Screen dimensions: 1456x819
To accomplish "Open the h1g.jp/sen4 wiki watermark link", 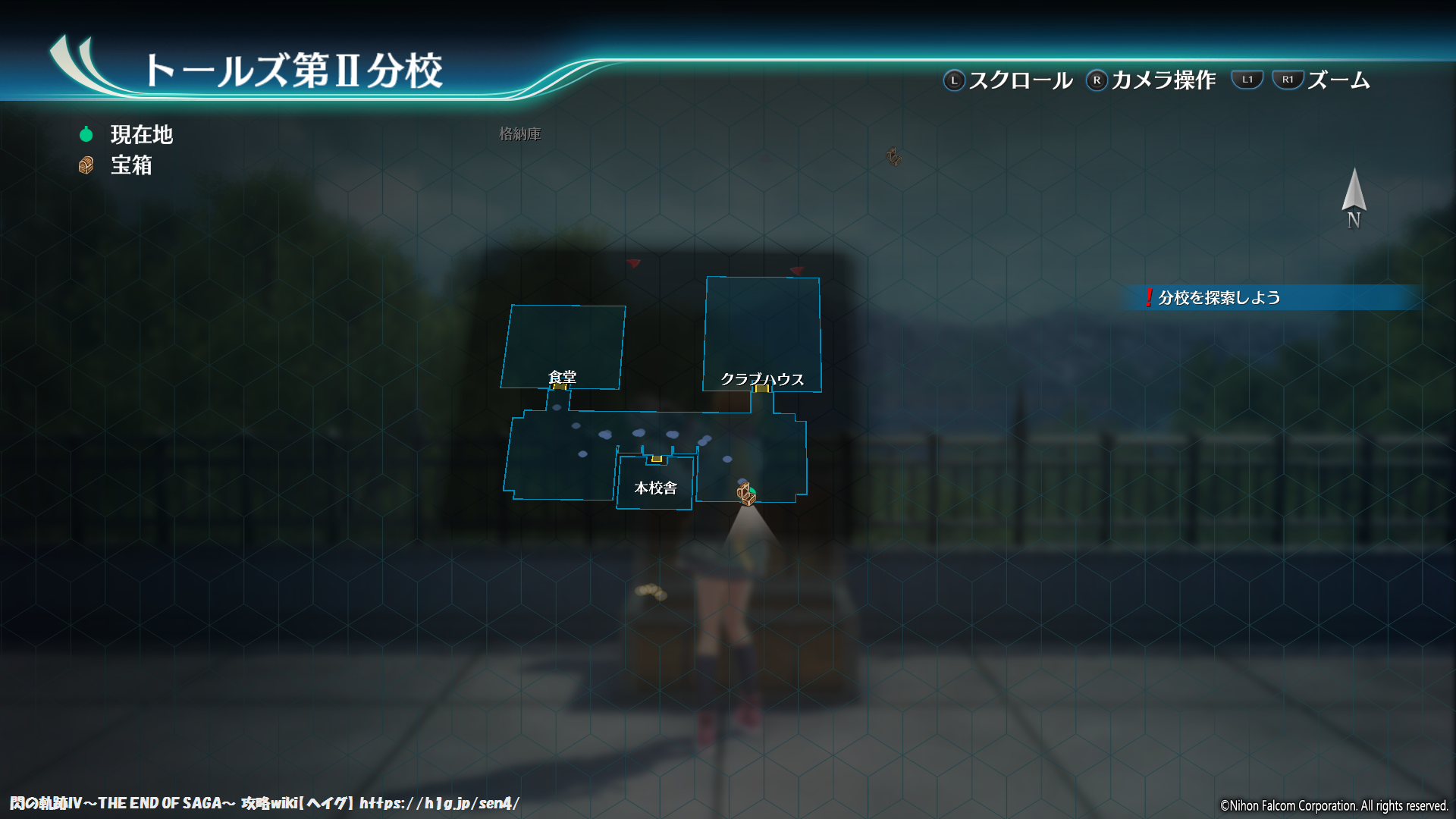I will click(439, 803).
